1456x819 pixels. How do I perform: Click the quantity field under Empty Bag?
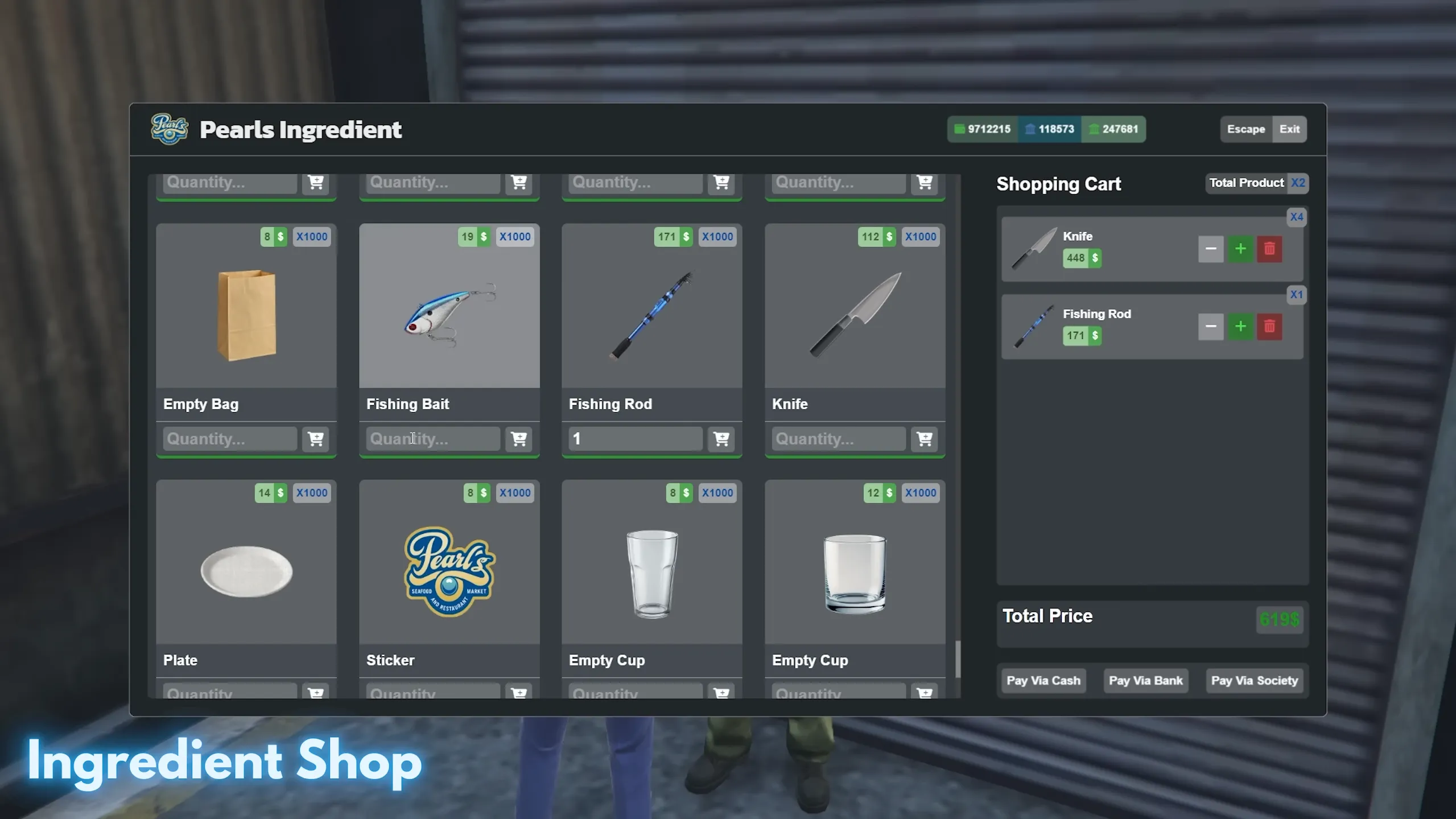point(228,439)
